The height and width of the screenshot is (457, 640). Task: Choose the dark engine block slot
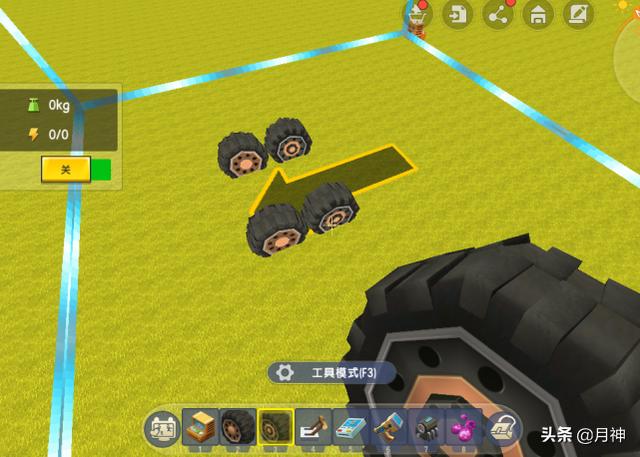coord(427,427)
